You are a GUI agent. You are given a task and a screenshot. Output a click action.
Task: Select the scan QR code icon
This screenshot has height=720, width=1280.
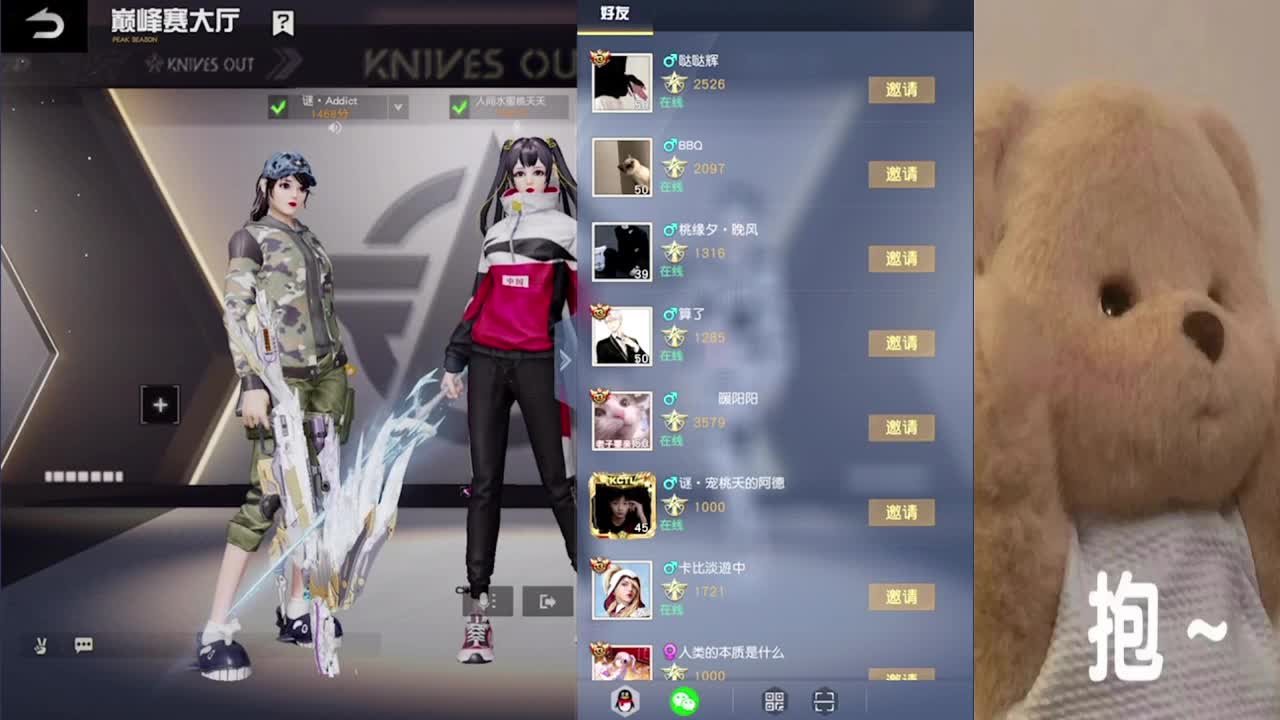(827, 703)
